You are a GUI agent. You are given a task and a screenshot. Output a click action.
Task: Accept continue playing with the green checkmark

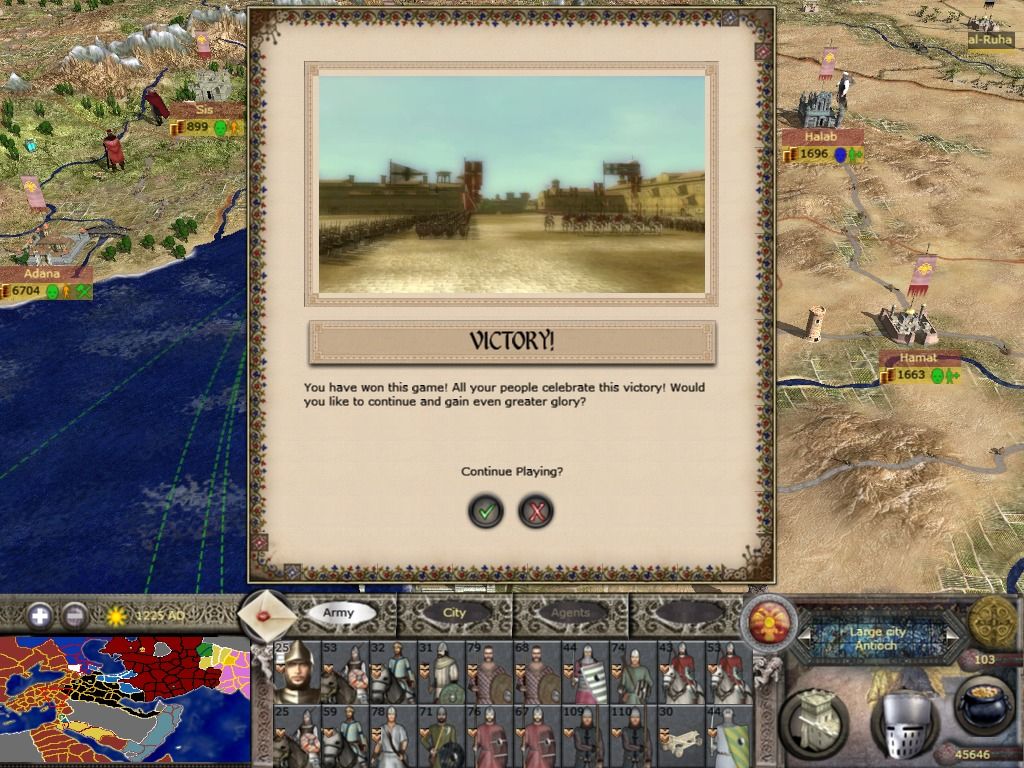coord(486,512)
